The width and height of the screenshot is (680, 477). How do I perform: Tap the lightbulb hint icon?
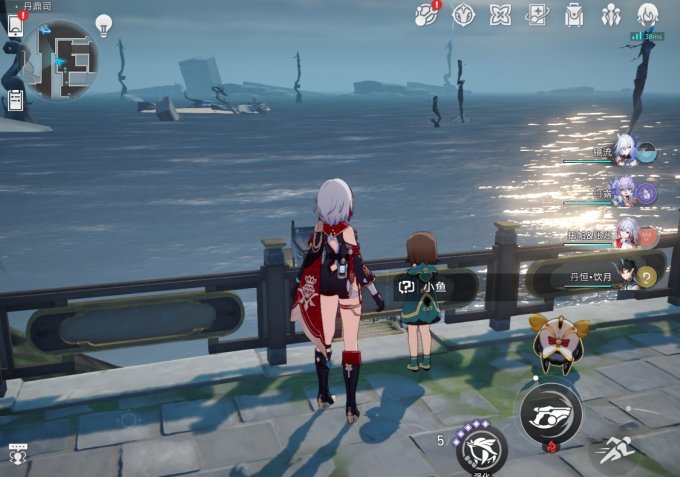103,24
